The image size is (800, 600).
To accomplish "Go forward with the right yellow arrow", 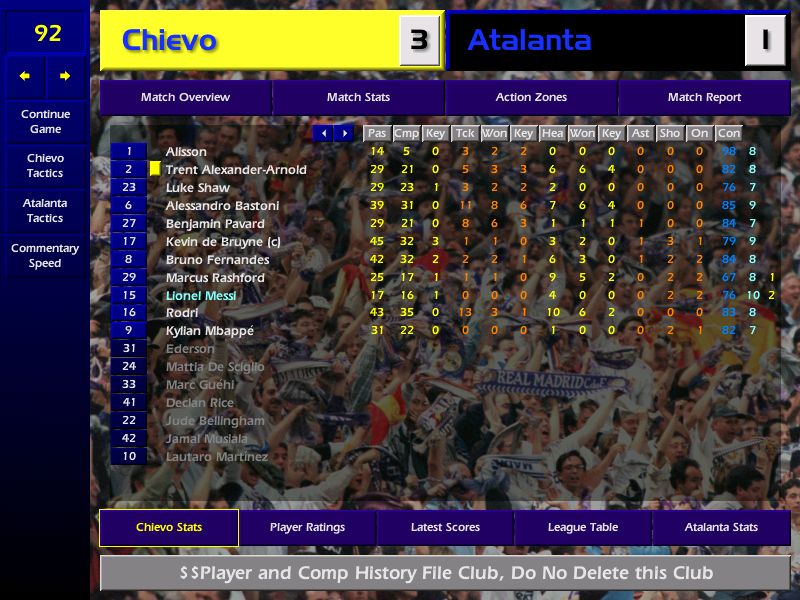I will (x=65, y=76).
